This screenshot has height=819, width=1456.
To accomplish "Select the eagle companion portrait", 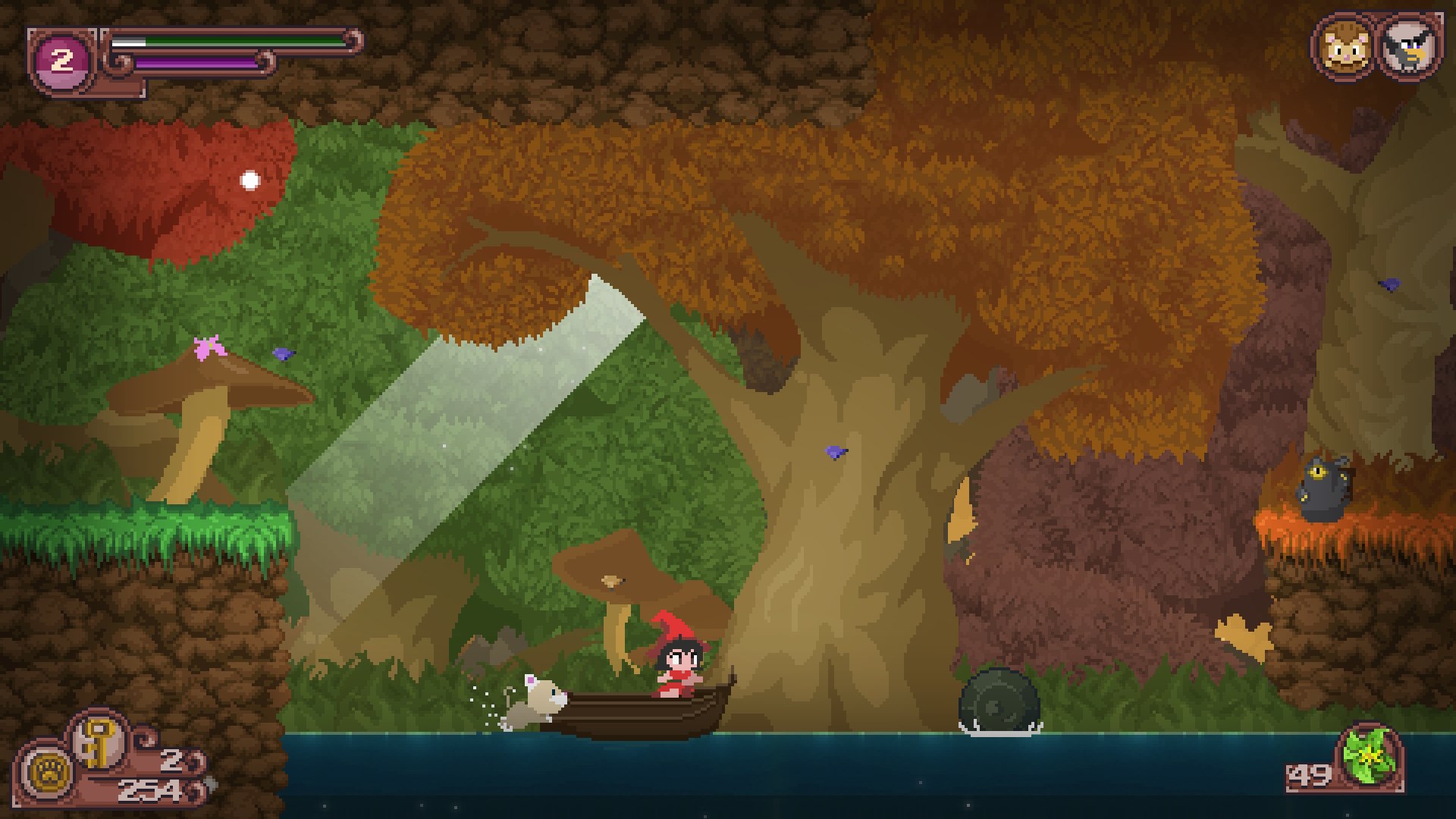I will click(x=1409, y=47).
